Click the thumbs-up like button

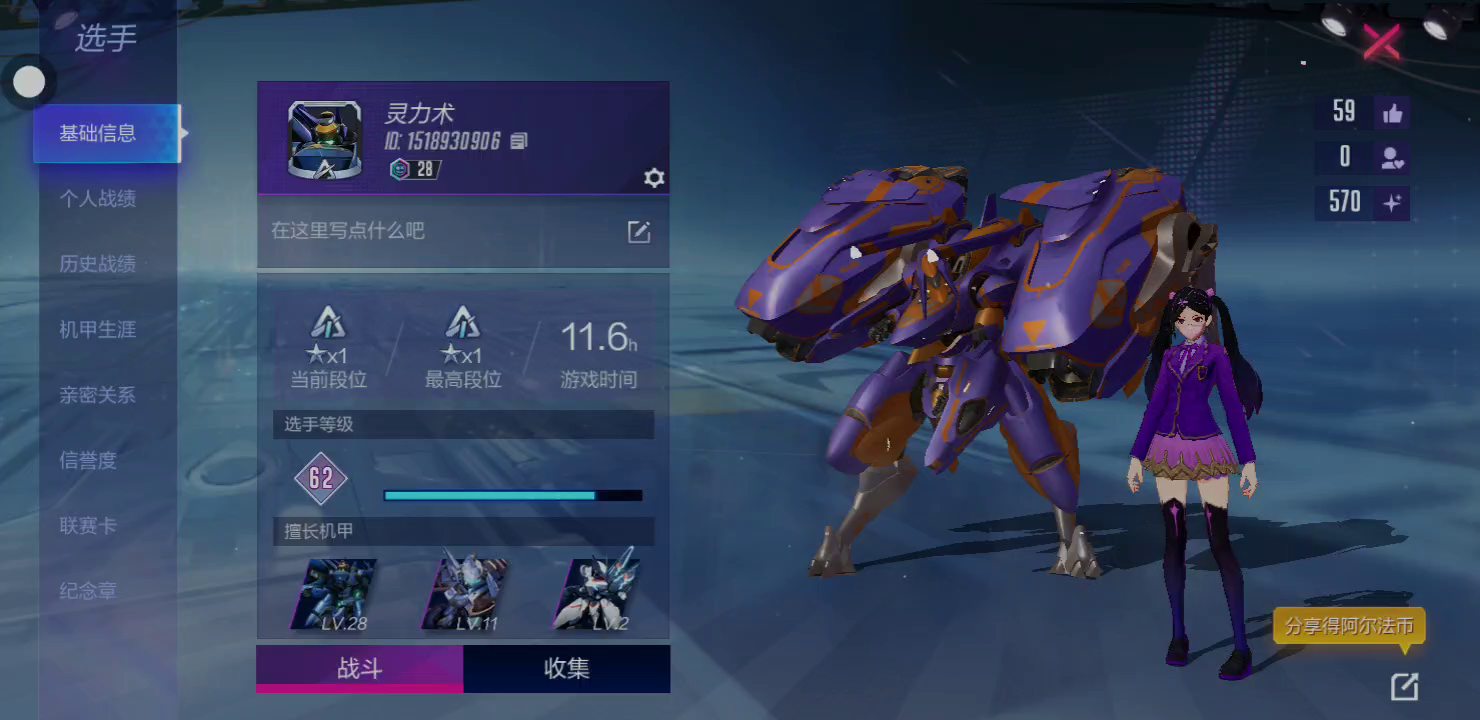tap(1392, 113)
